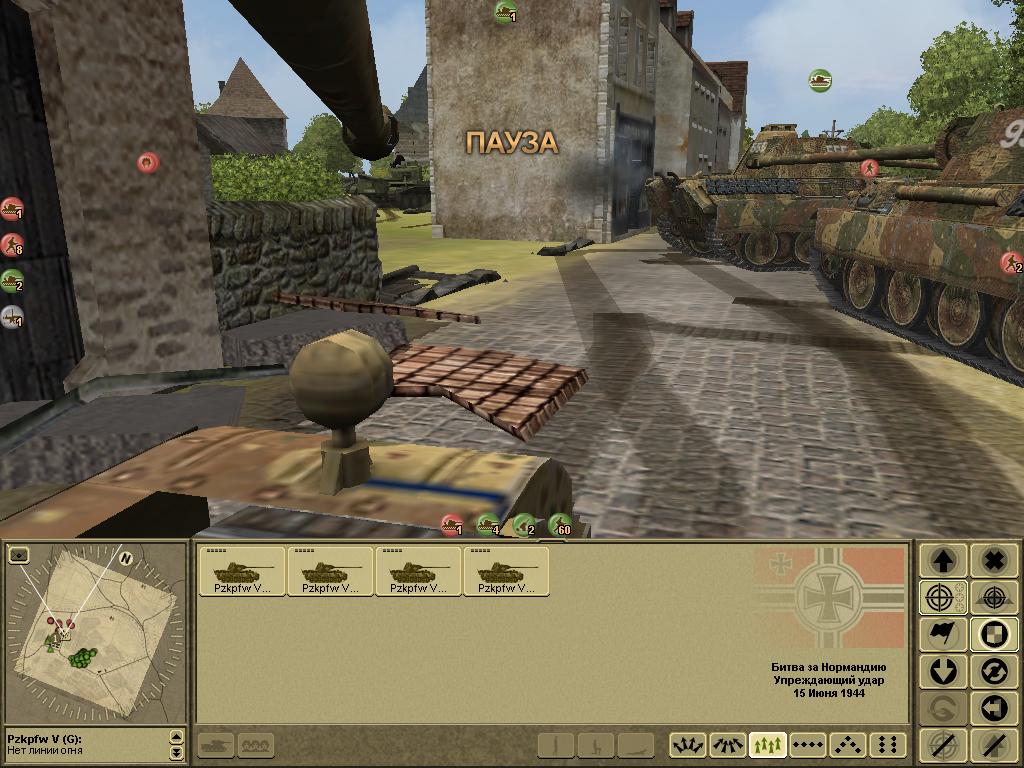The height and width of the screenshot is (768, 1024).
Task: Click the circular rotate arrows button
Action: (x=993, y=671)
